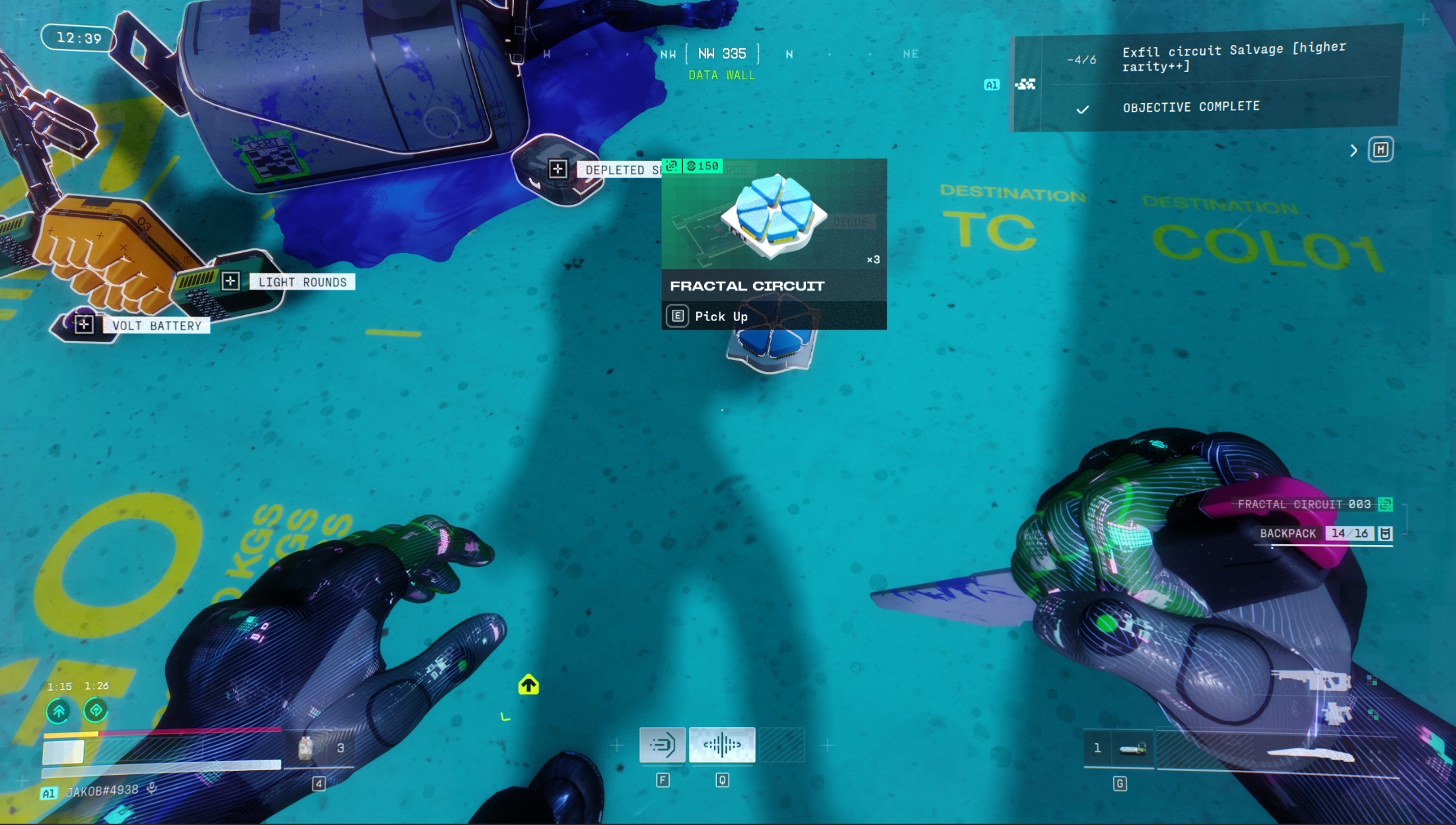1456x825 pixels.
Task: Select the Fractal Circuit loot card
Action: pos(774,243)
